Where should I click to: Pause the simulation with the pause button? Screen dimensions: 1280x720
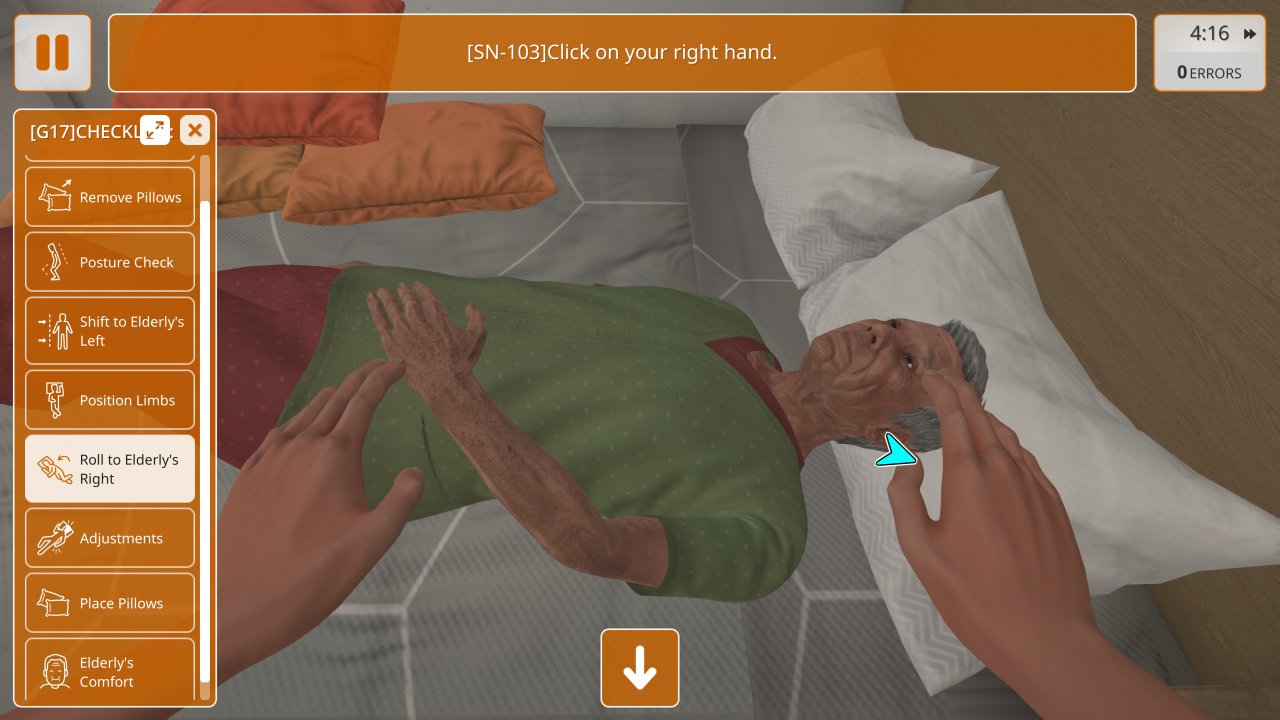[x=53, y=53]
